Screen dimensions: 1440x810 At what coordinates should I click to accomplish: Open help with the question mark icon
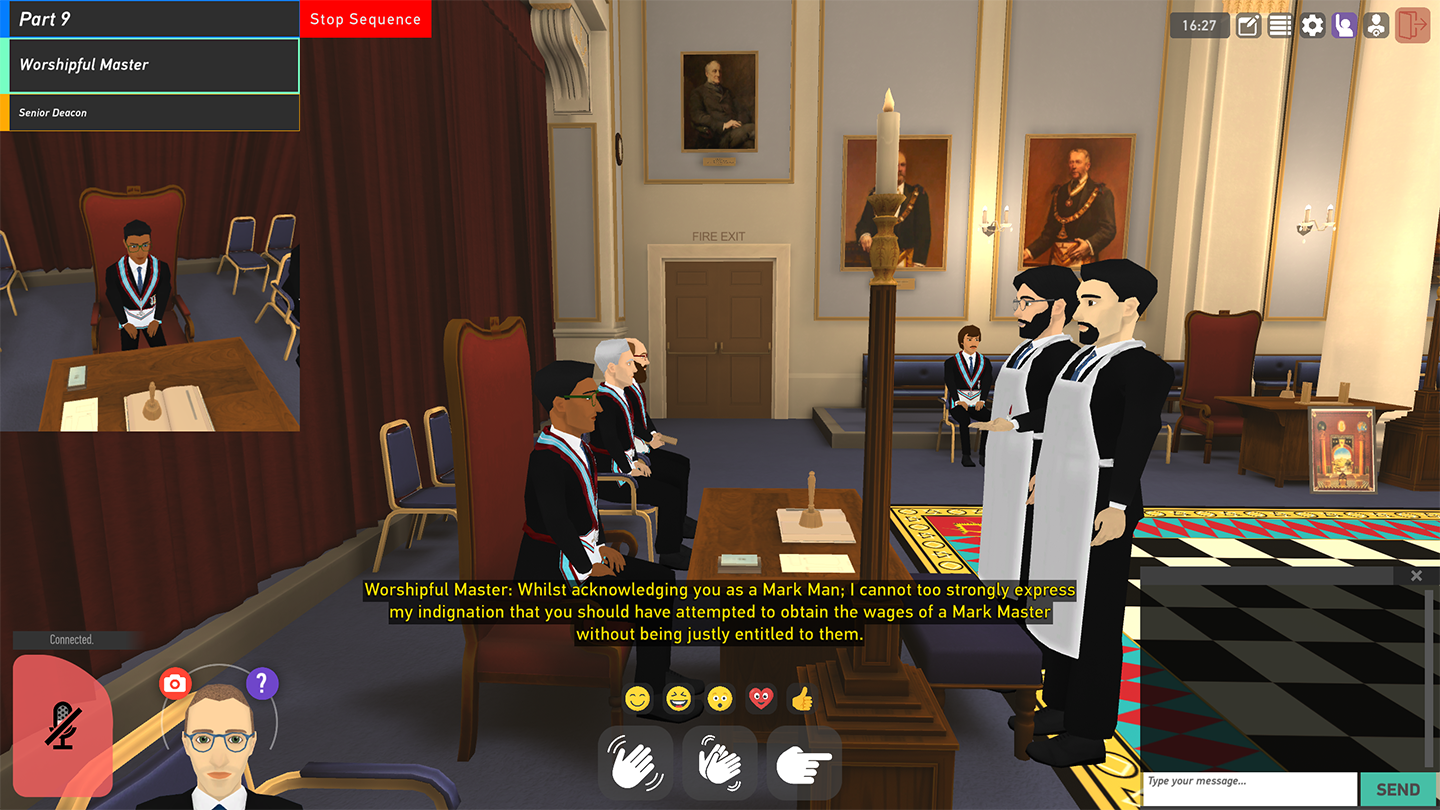click(262, 684)
